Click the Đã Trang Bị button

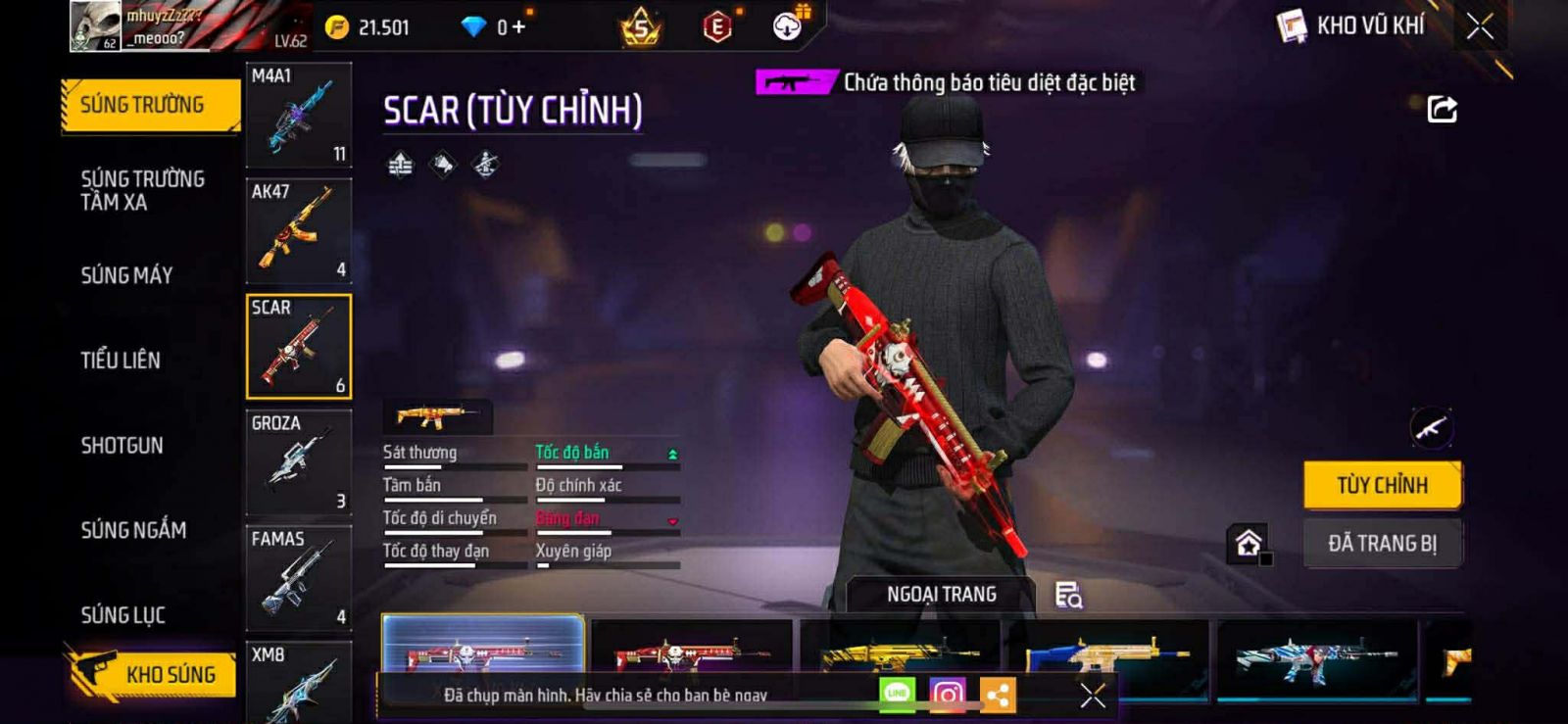point(1382,543)
